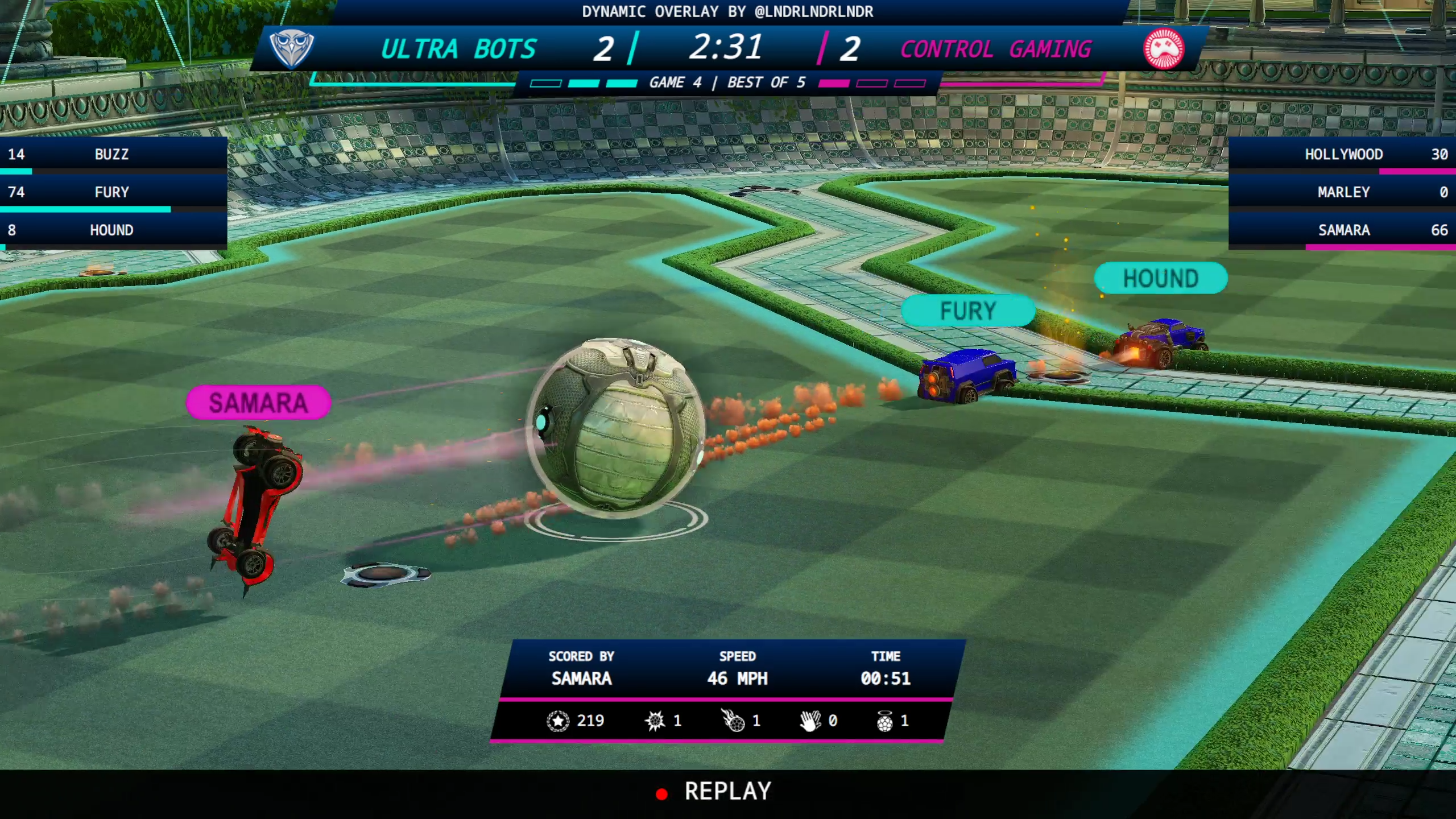Click the Control Gaming controller logo
The width and height of the screenshot is (1456, 819).
(x=1164, y=49)
